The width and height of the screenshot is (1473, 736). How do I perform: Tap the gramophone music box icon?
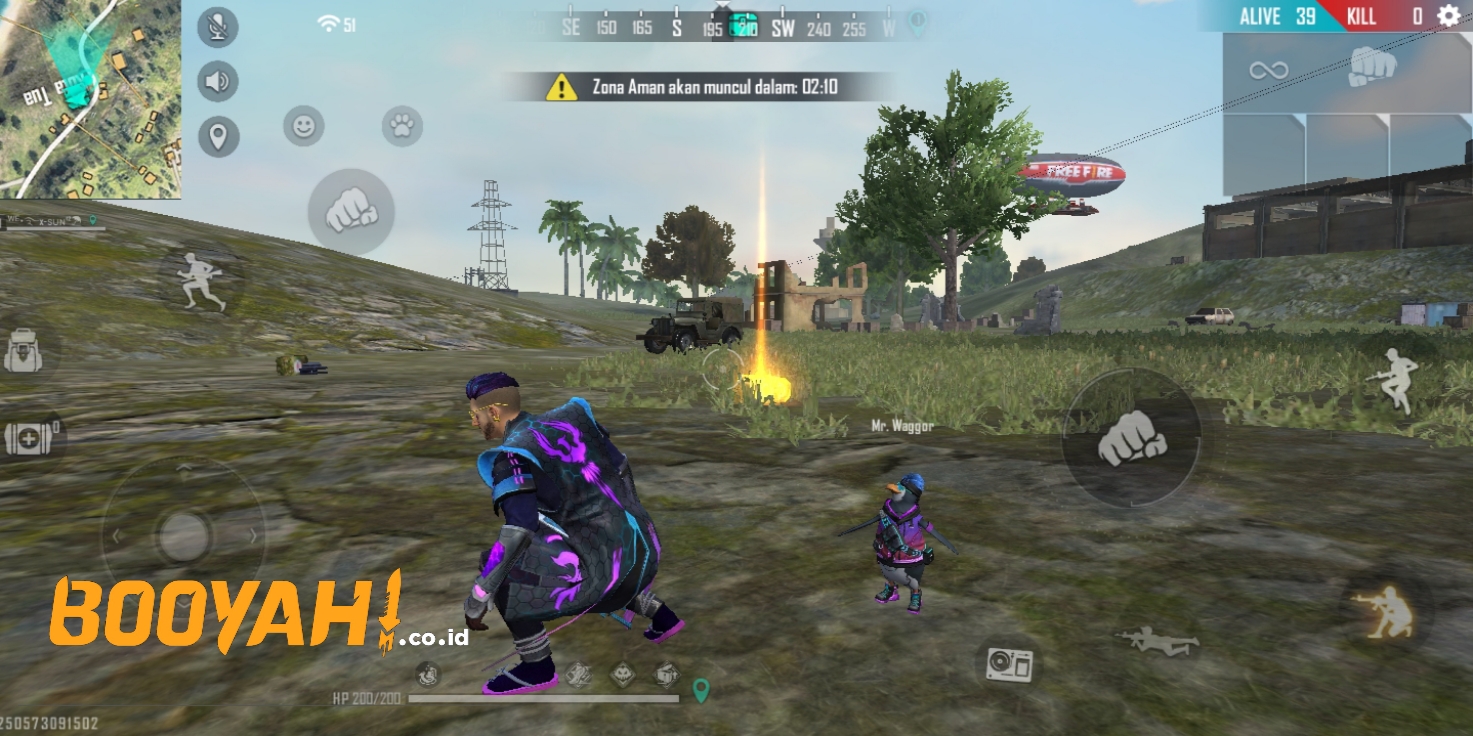coord(1011,662)
